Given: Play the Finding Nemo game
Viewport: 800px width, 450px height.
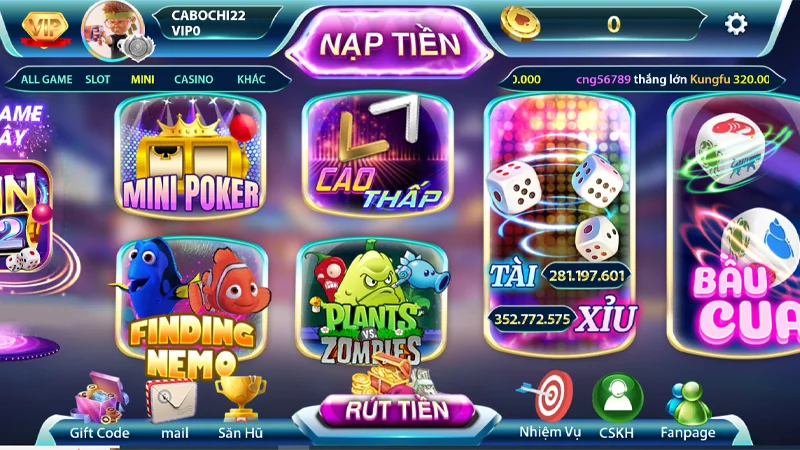Looking at the screenshot, I should (190, 300).
